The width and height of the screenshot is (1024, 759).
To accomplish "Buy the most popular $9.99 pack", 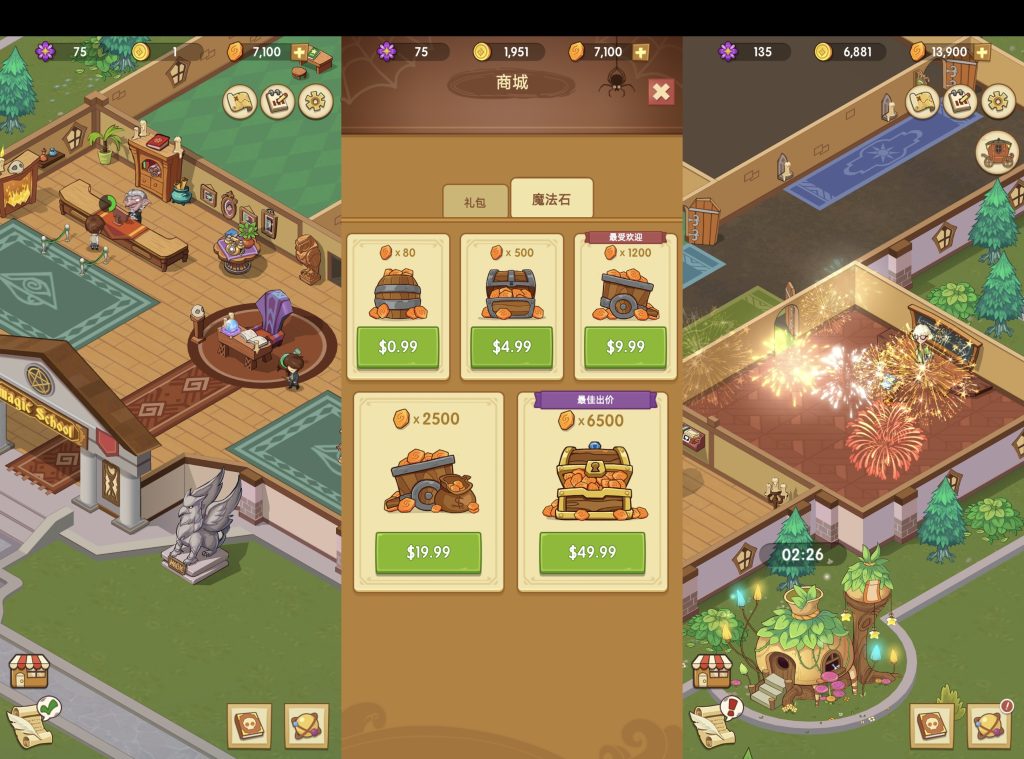I will pos(625,346).
